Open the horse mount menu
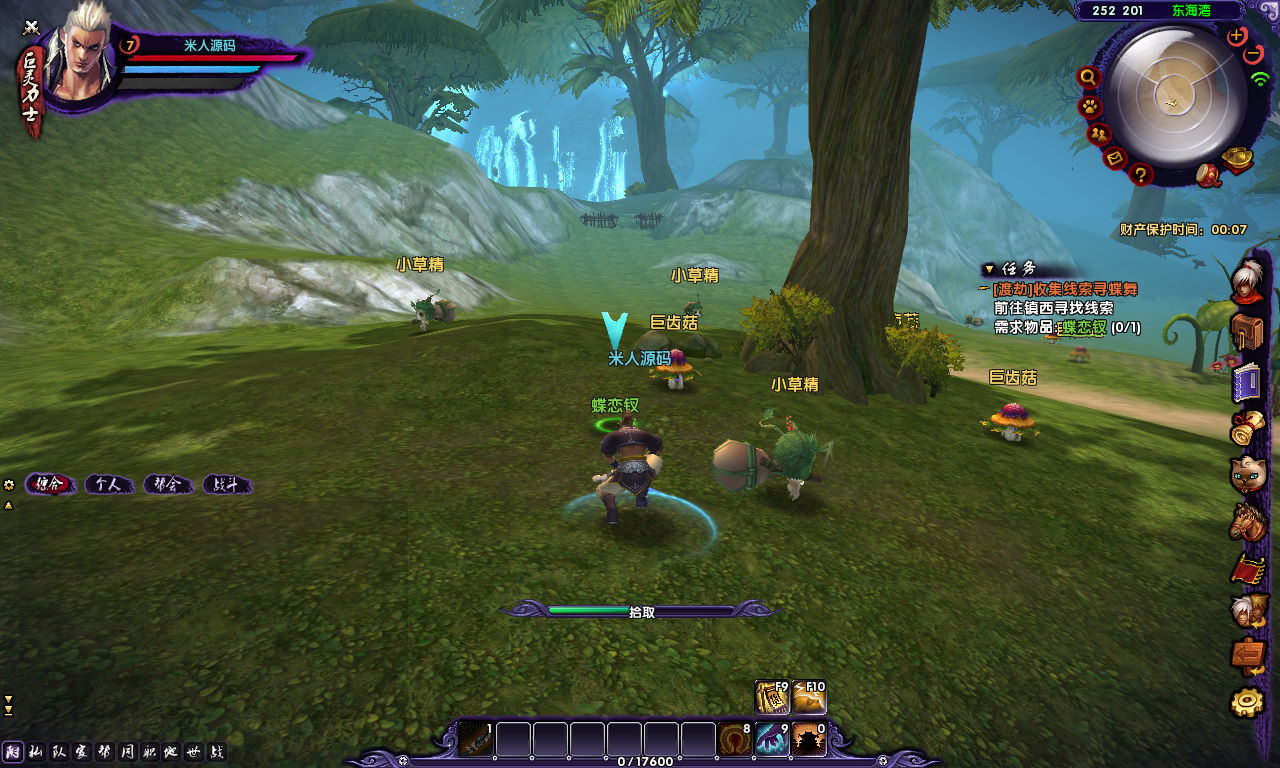This screenshot has width=1280, height=768. (1247, 521)
